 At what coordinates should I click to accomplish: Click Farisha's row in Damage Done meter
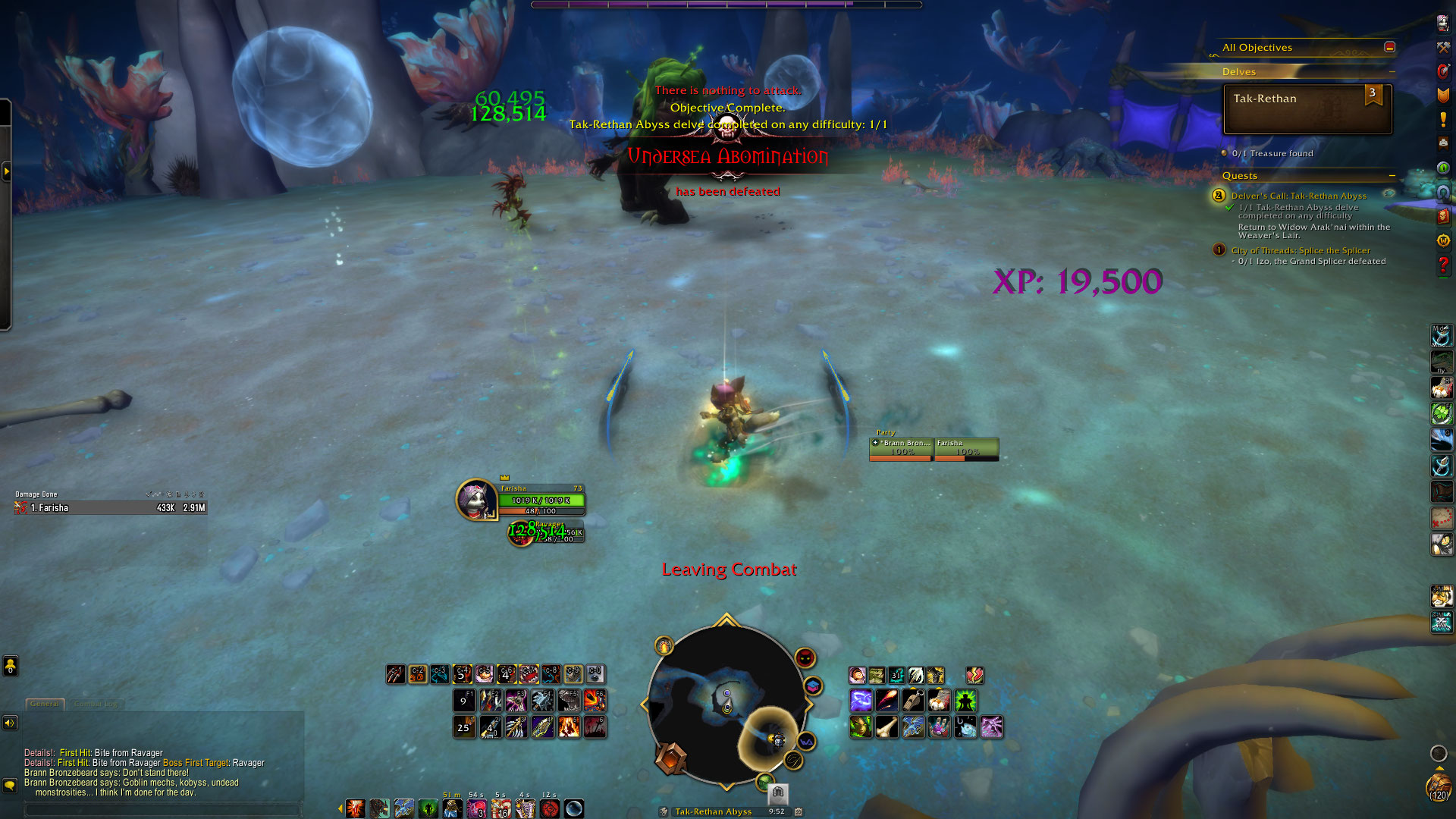tap(111, 508)
